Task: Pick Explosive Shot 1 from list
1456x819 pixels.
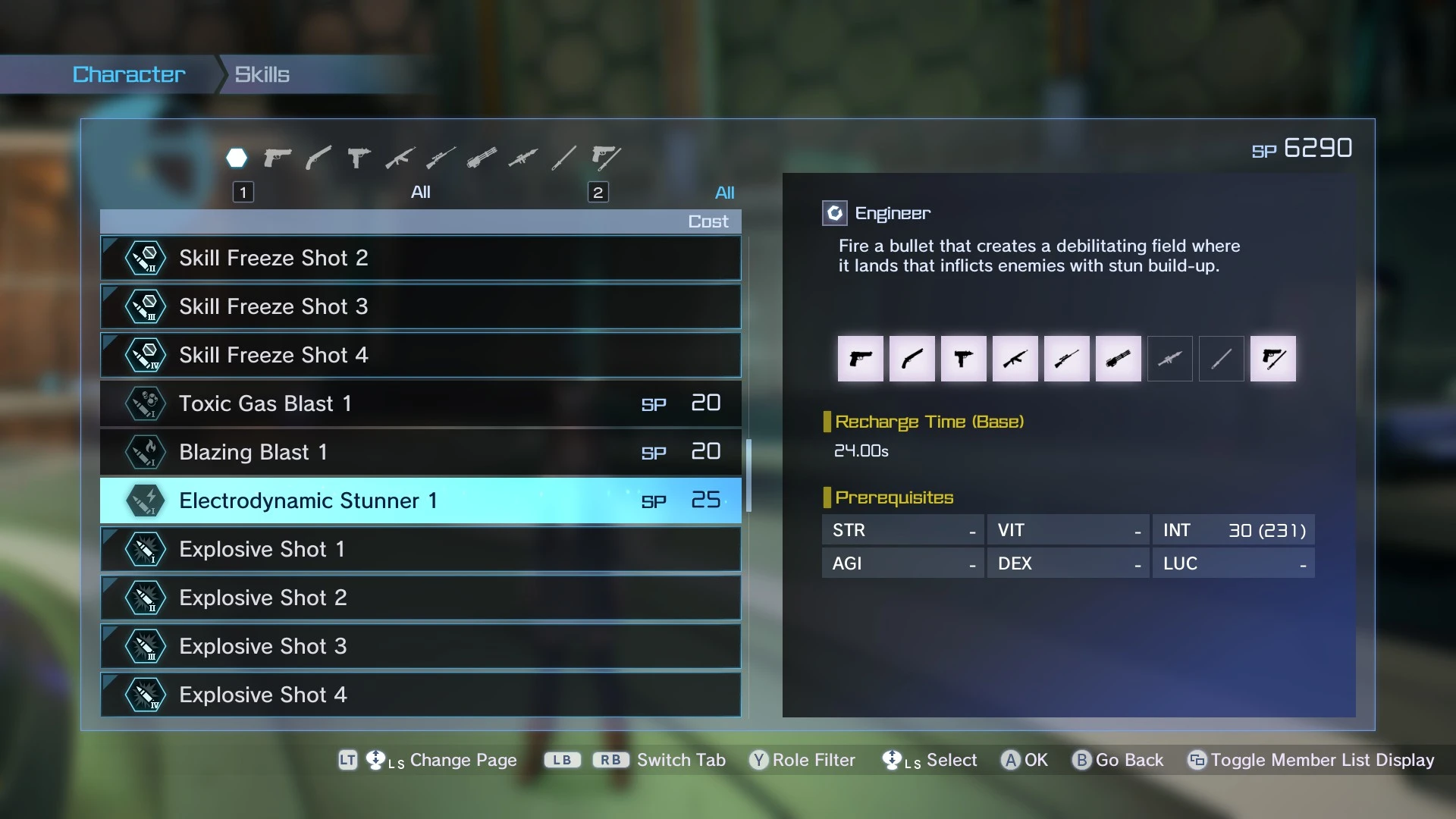Action: tap(420, 549)
